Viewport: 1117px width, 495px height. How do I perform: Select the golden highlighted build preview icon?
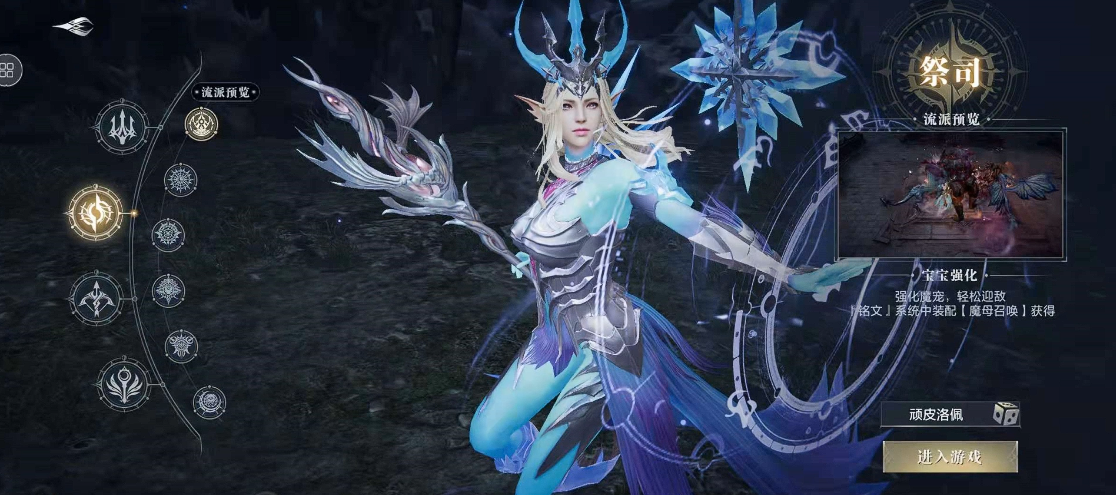201,124
